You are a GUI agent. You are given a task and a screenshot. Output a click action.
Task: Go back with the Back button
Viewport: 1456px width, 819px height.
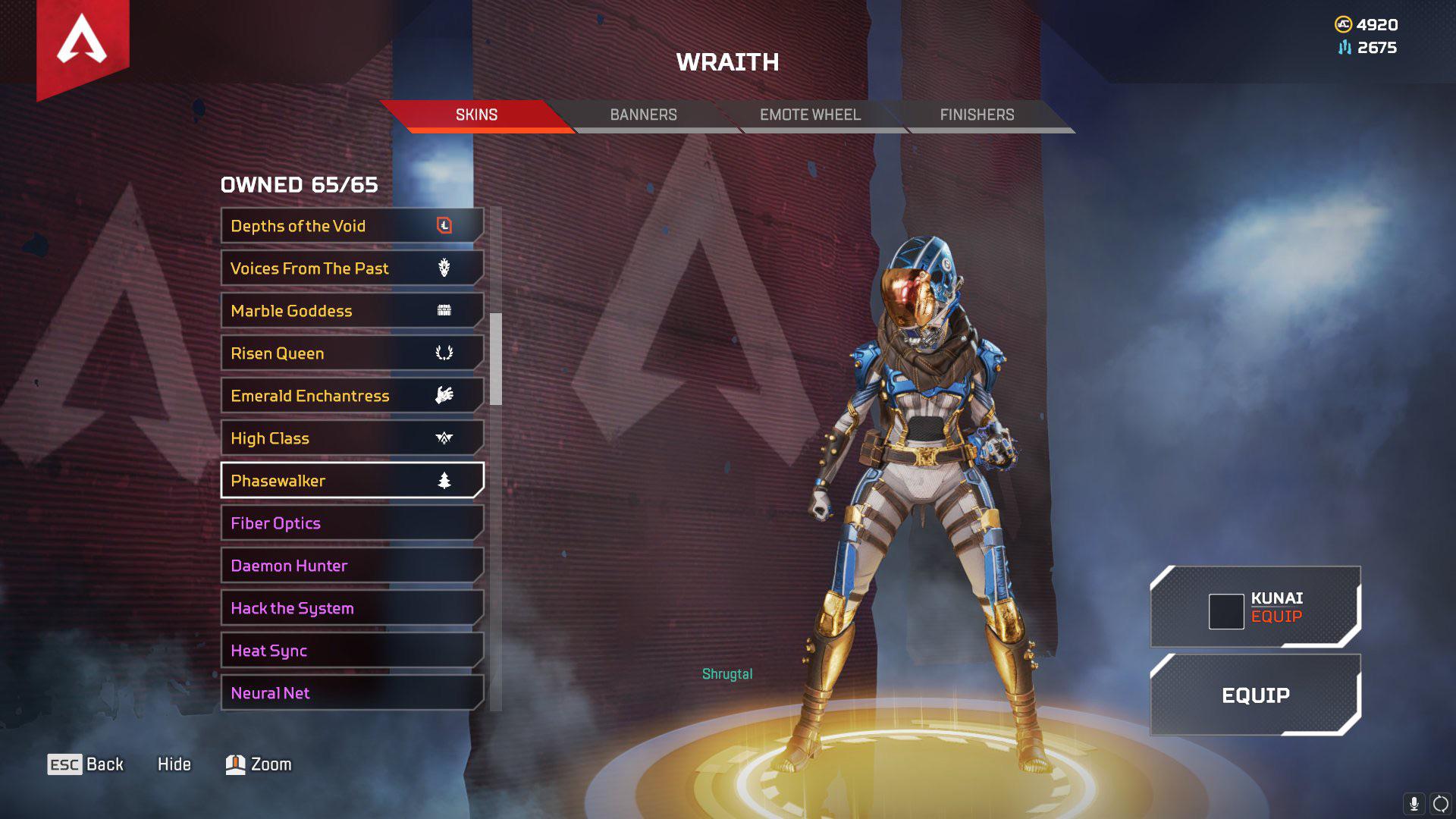[86, 764]
